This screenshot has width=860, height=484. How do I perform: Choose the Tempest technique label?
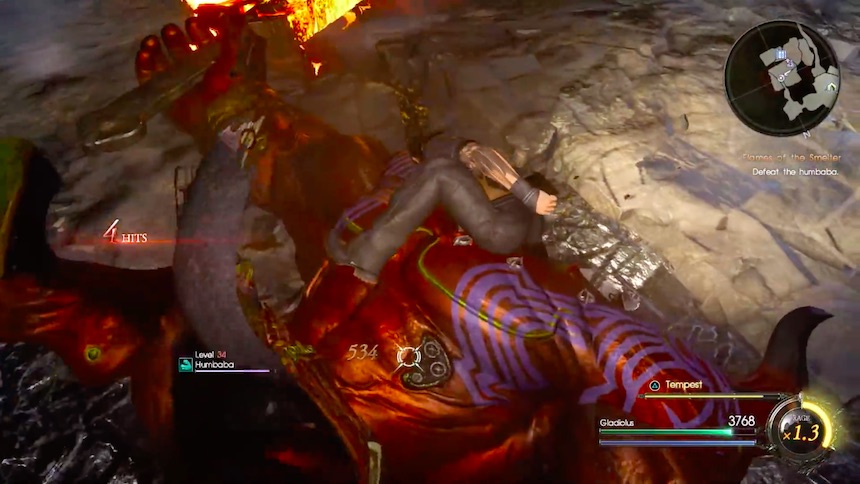(683, 384)
